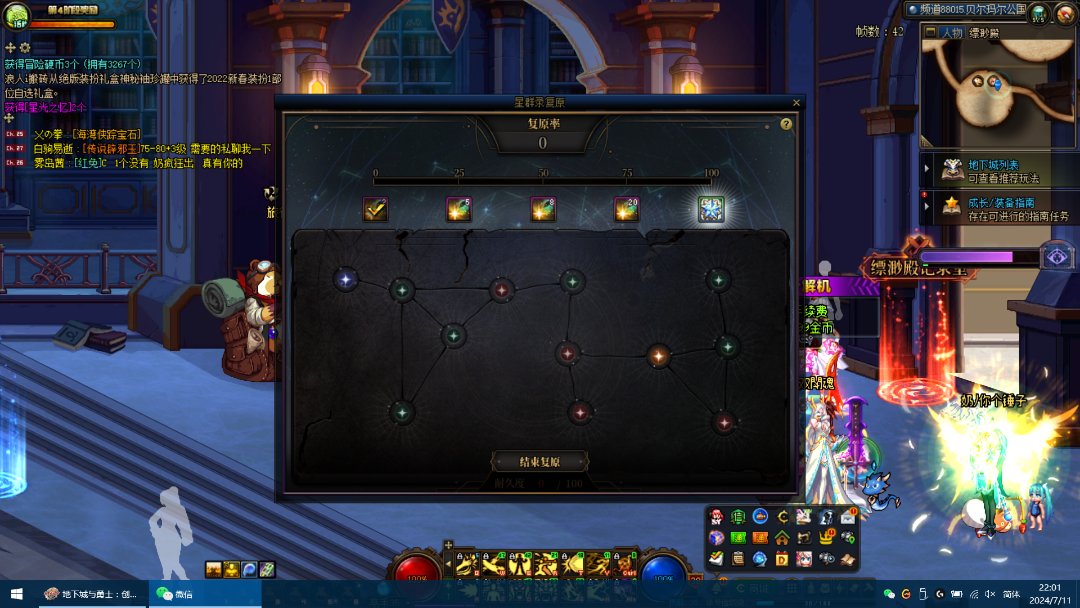This screenshot has height=608, width=1080.
Task: Close the 星群录复原 window
Action: pos(796,102)
